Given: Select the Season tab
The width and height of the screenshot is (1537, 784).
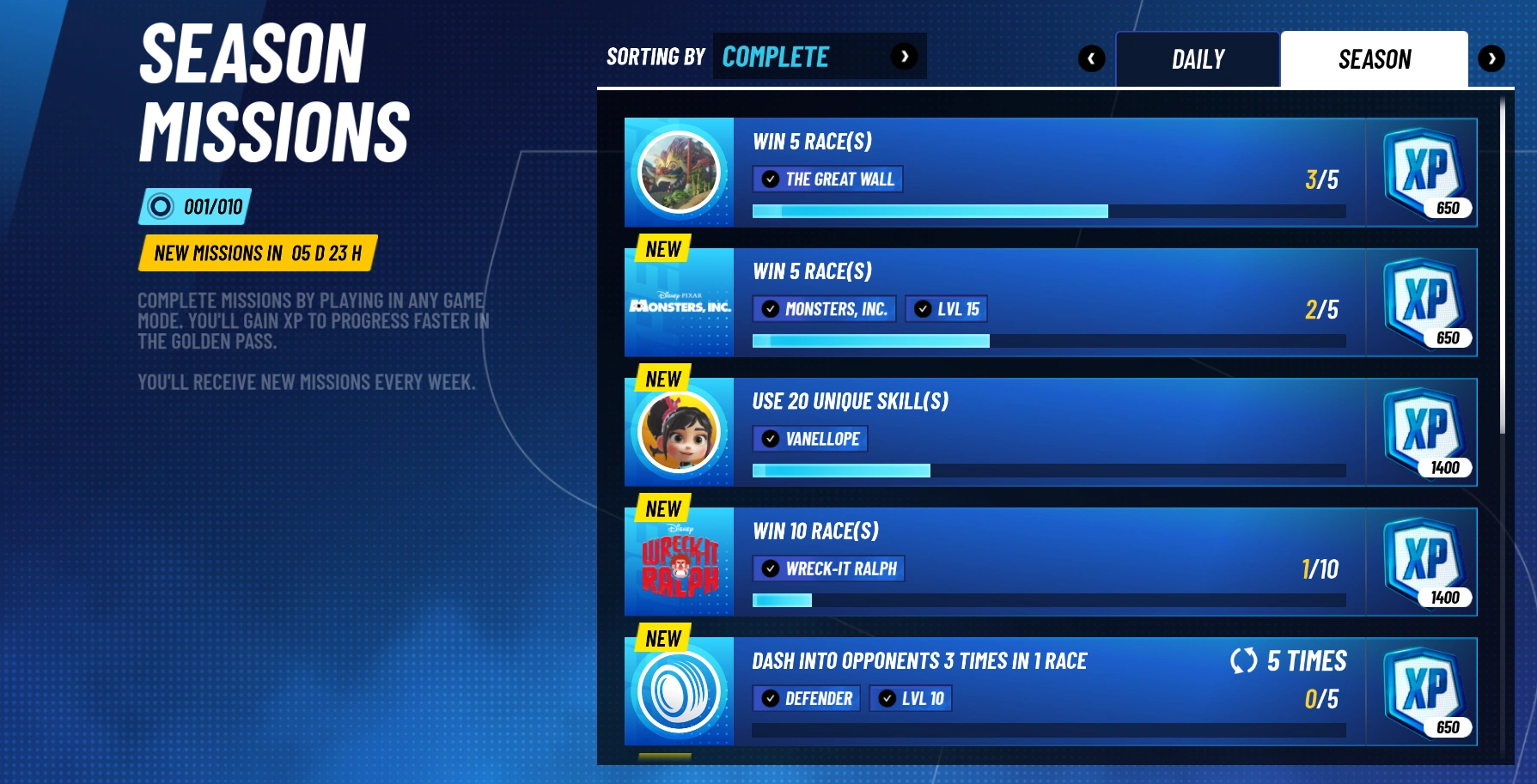Looking at the screenshot, I should coord(1374,58).
